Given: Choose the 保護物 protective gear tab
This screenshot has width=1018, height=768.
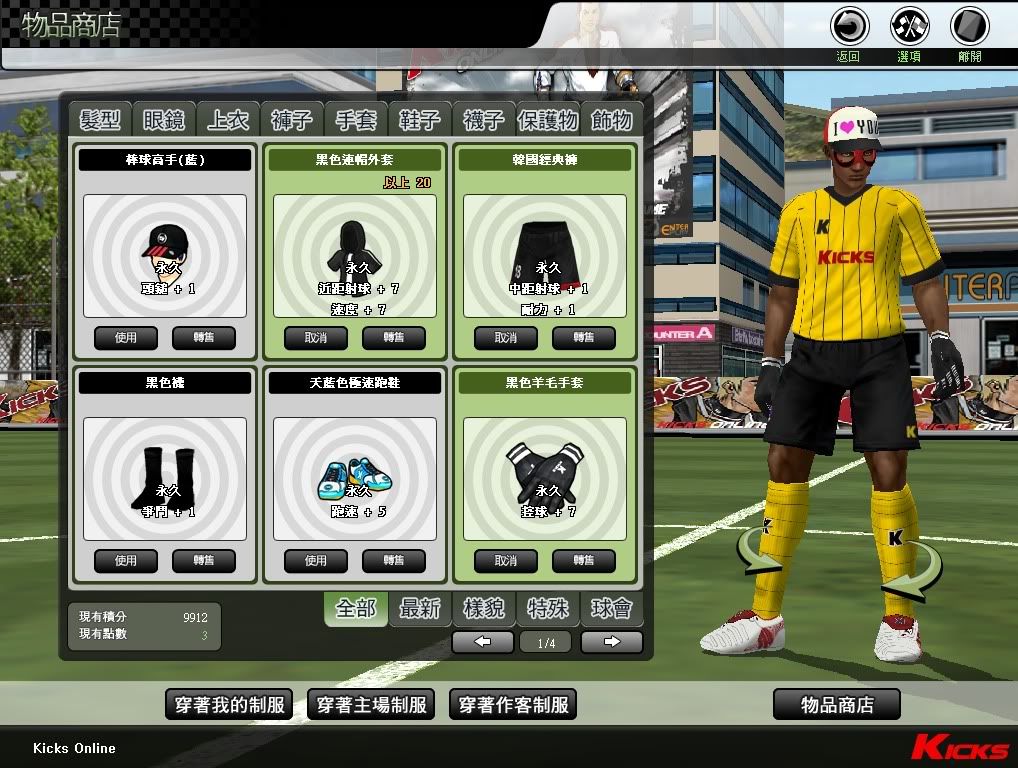Looking at the screenshot, I should pyautogui.click(x=548, y=120).
